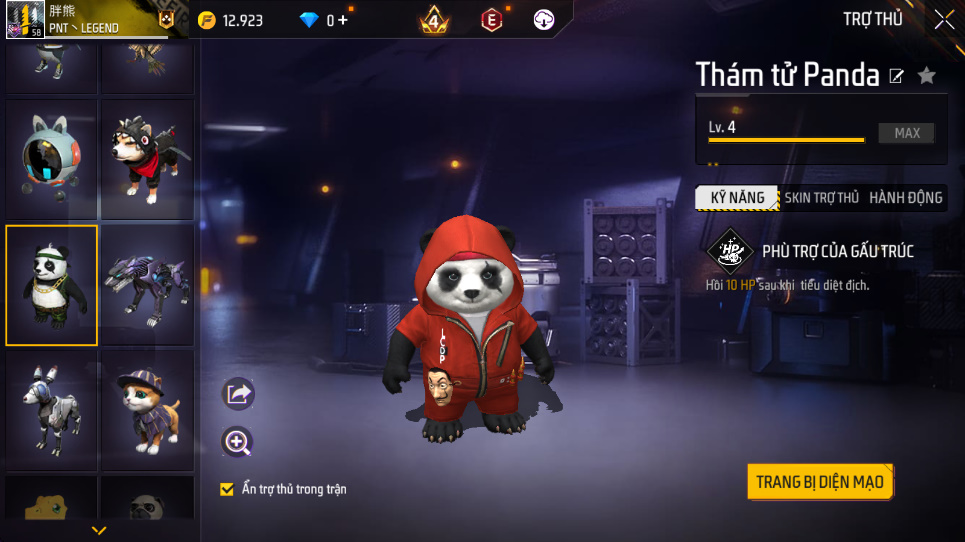Screen dimensions: 965x542
Task: Edit the pet name with the pencil icon
Action: 897,76
